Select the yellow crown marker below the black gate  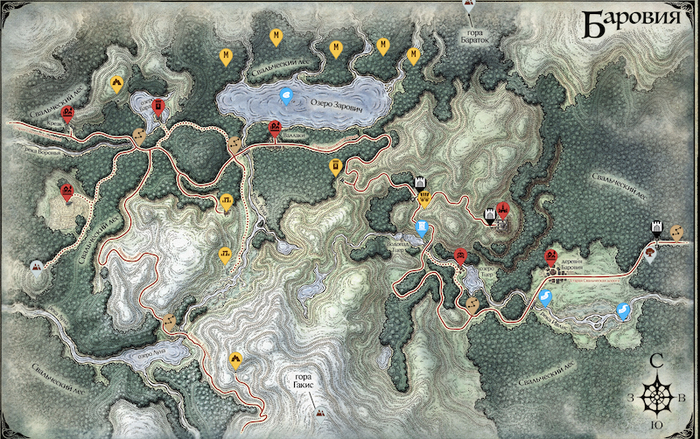click(426, 198)
